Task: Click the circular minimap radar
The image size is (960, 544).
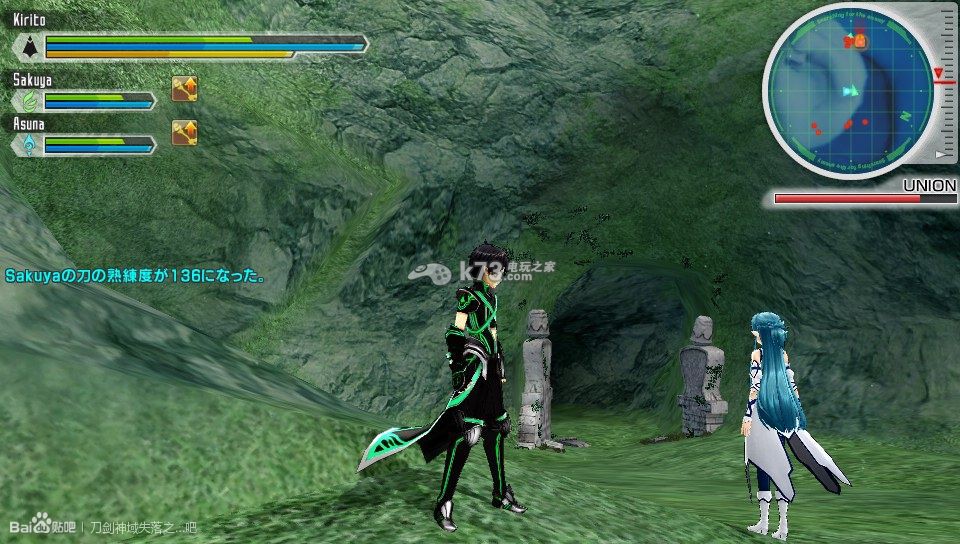Action: 850,91
